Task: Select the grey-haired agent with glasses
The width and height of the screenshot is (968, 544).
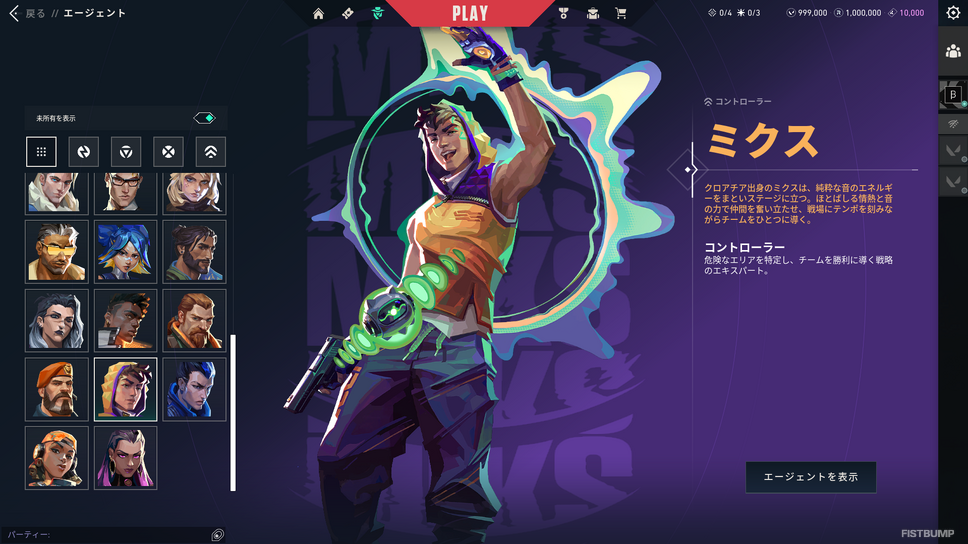Action: coord(57,321)
